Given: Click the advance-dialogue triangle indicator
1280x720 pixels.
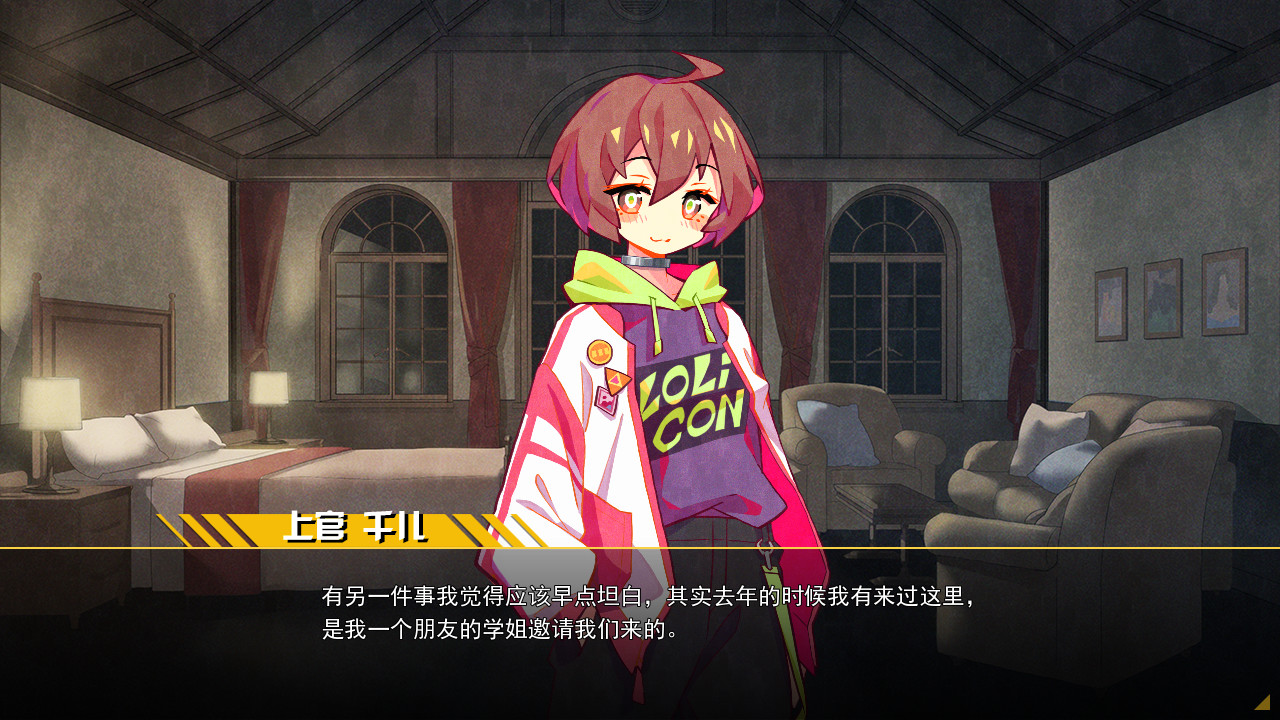Looking at the screenshot, I should coord(1262,702).
